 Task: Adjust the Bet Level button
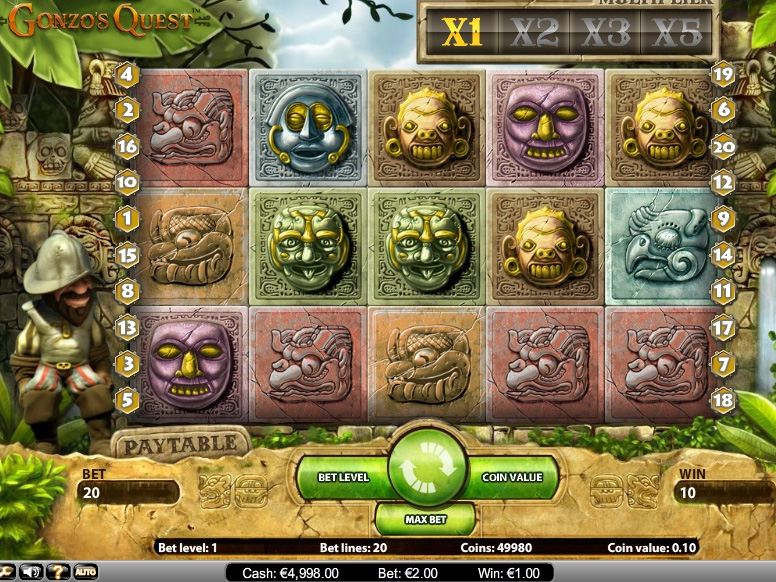coord(343,477)
